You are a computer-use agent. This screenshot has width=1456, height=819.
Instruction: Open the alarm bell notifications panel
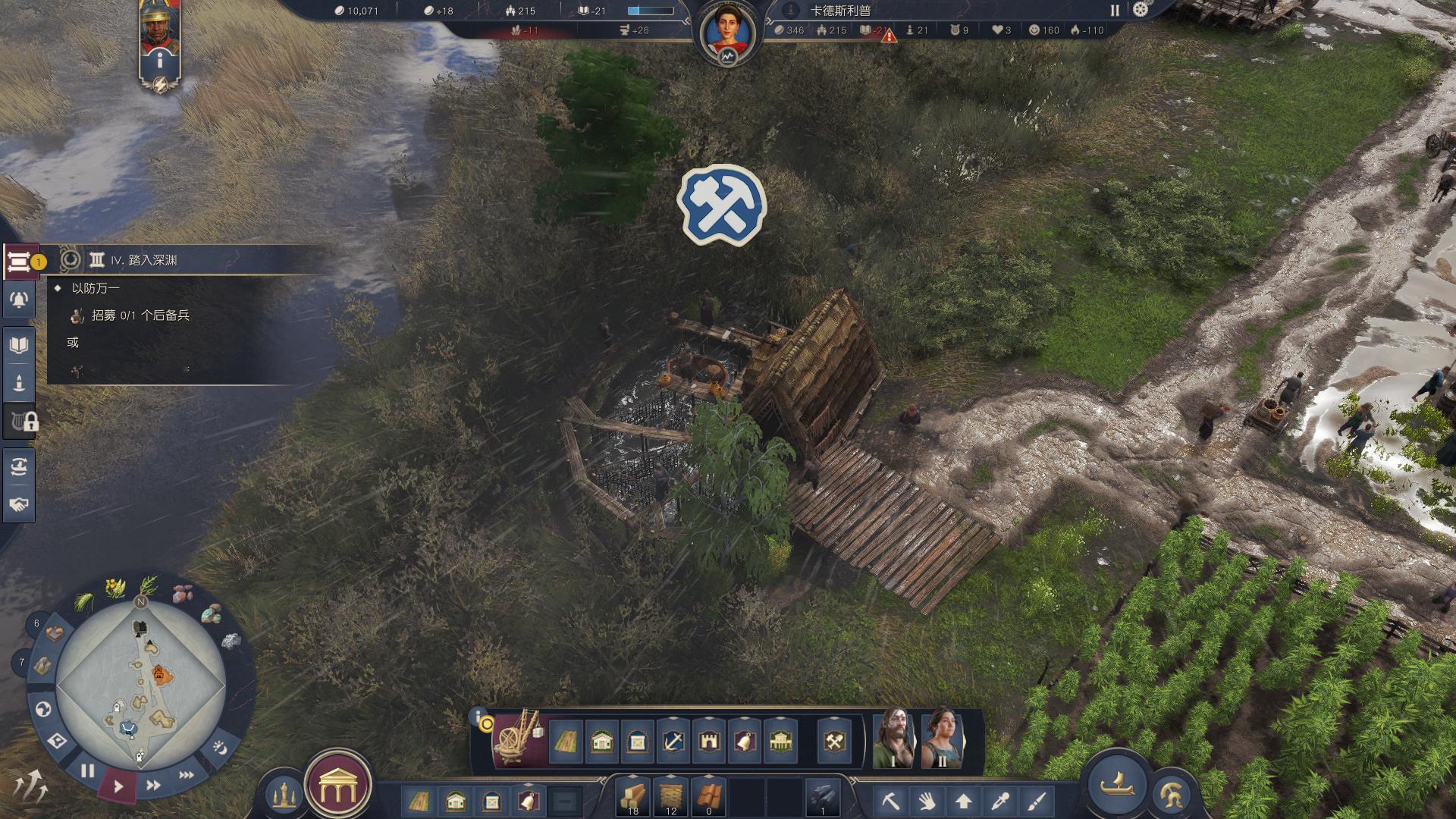click(x=19, y=301)
